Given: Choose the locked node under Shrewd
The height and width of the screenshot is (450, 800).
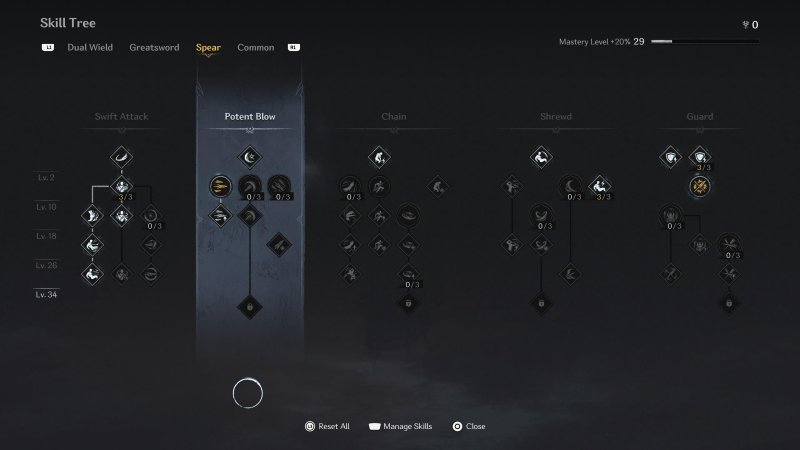Looking at the screenshot, I should click(x=541, y=302).
